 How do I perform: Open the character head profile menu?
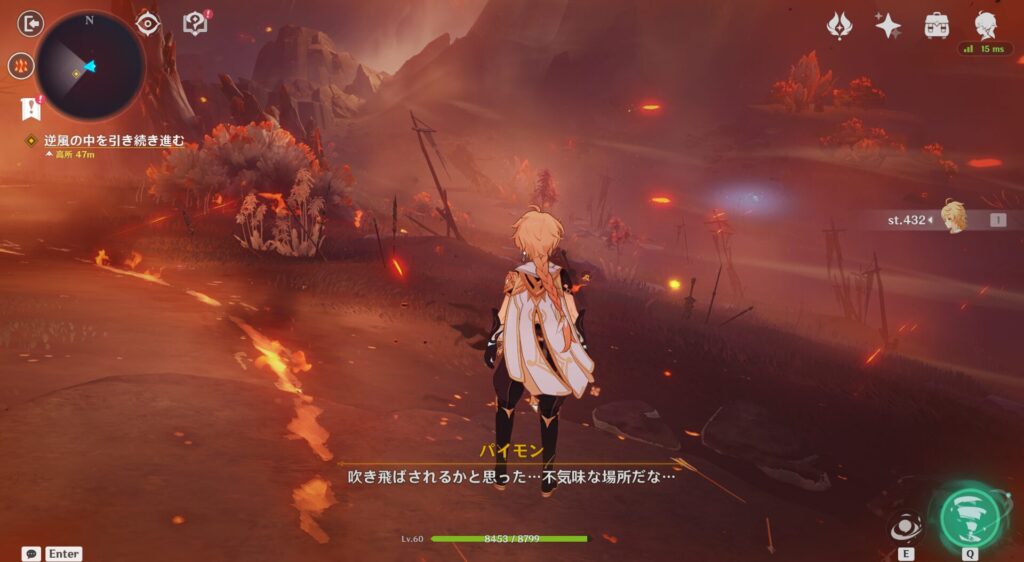(985, 24)
